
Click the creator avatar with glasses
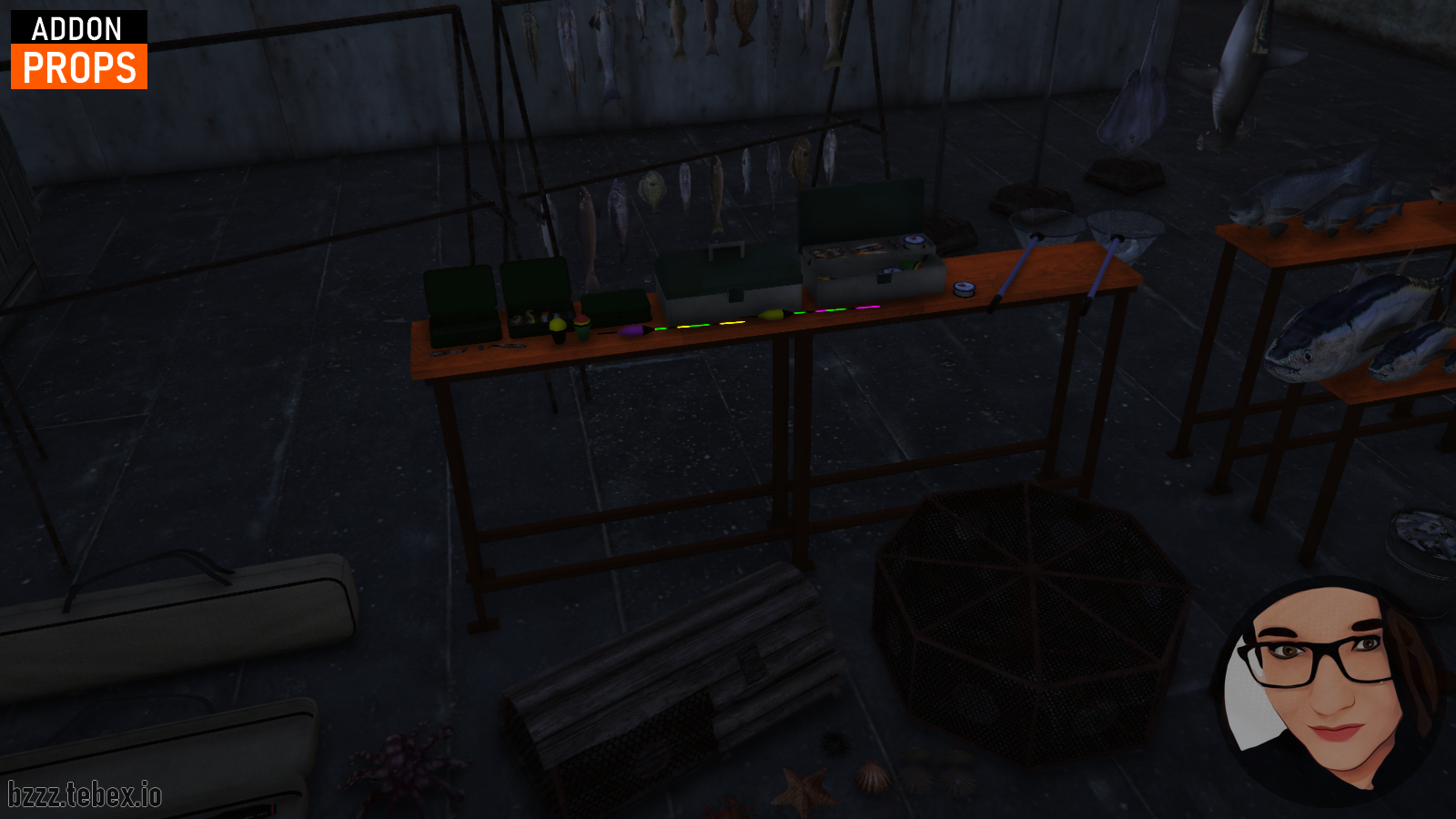point(1330,691)
